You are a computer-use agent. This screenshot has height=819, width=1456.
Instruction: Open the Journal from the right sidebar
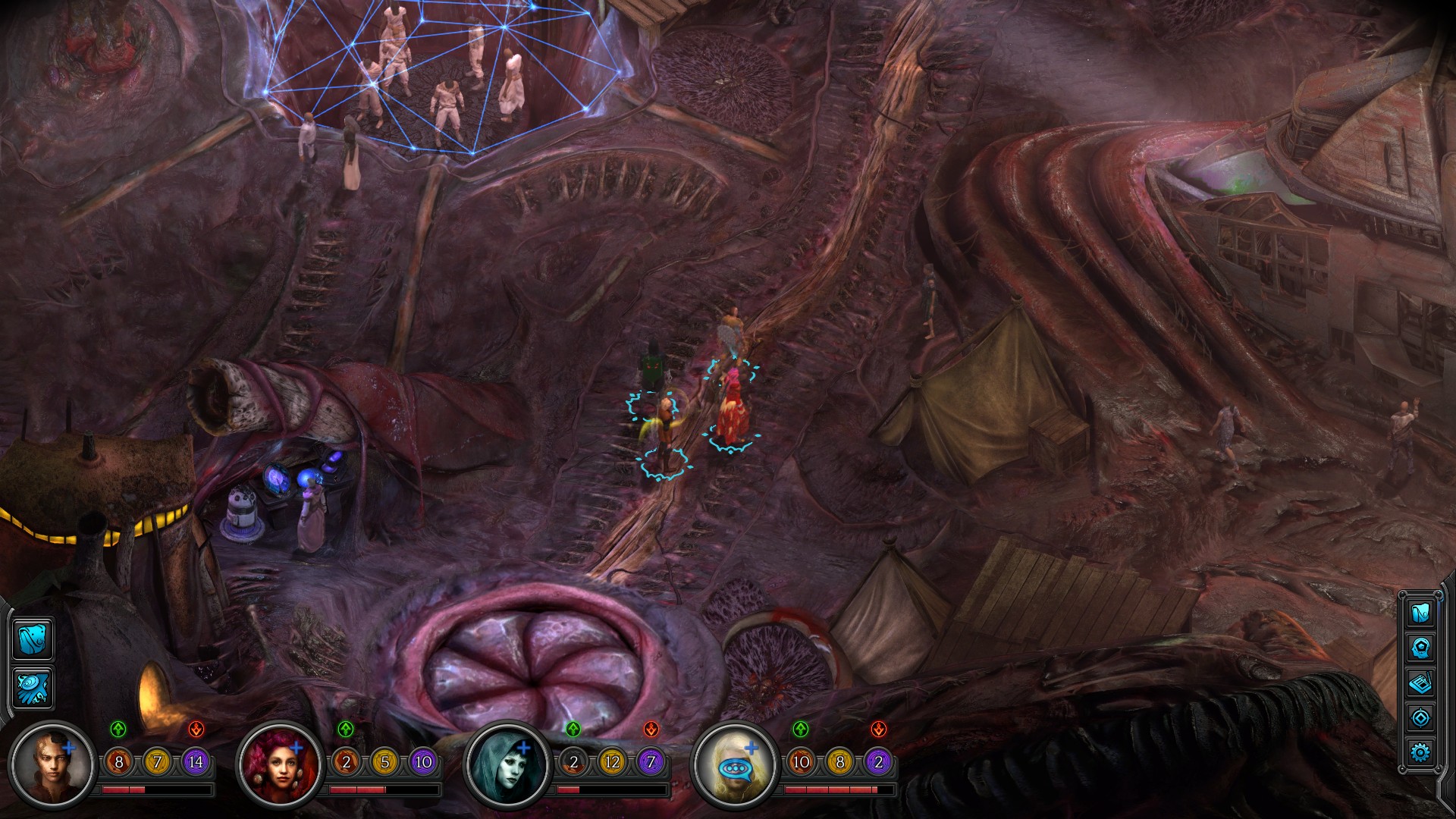1420,682
